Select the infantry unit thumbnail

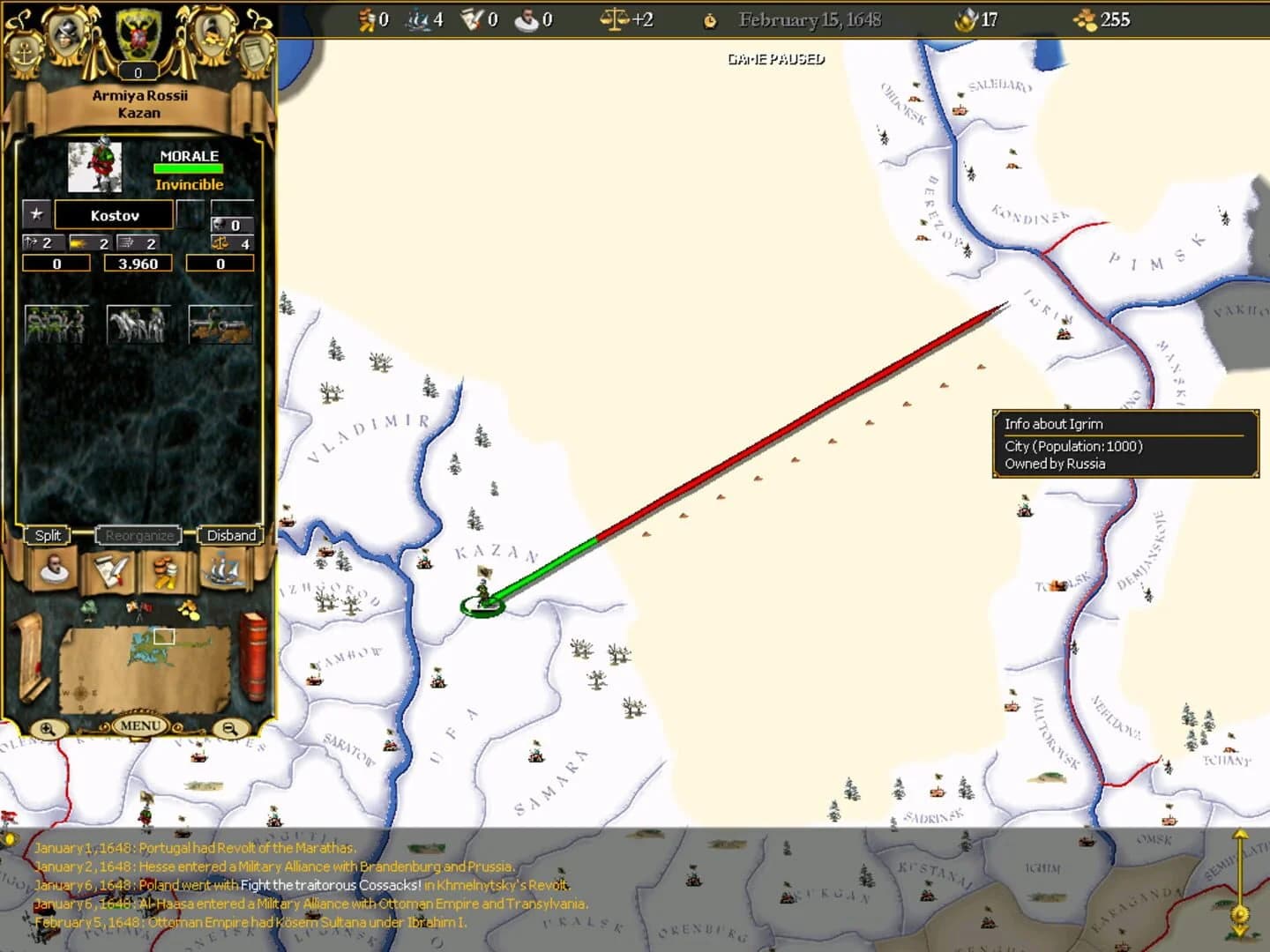pyautogui.click(x=57, y=324)
